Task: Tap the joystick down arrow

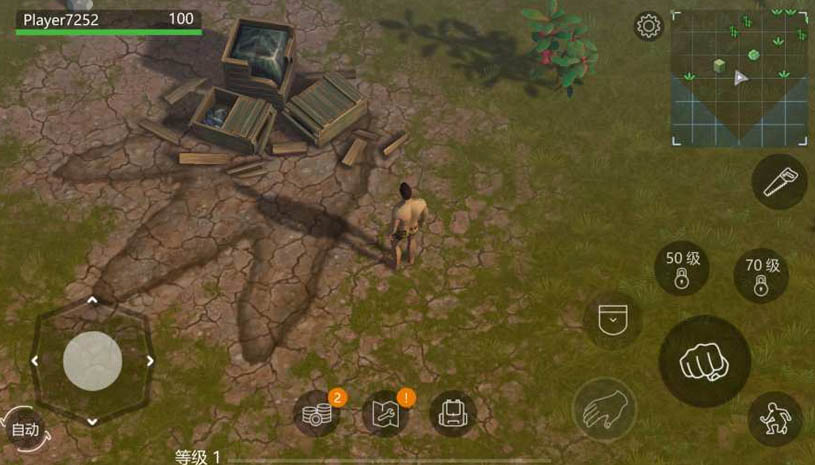Action: click(92, 421)
